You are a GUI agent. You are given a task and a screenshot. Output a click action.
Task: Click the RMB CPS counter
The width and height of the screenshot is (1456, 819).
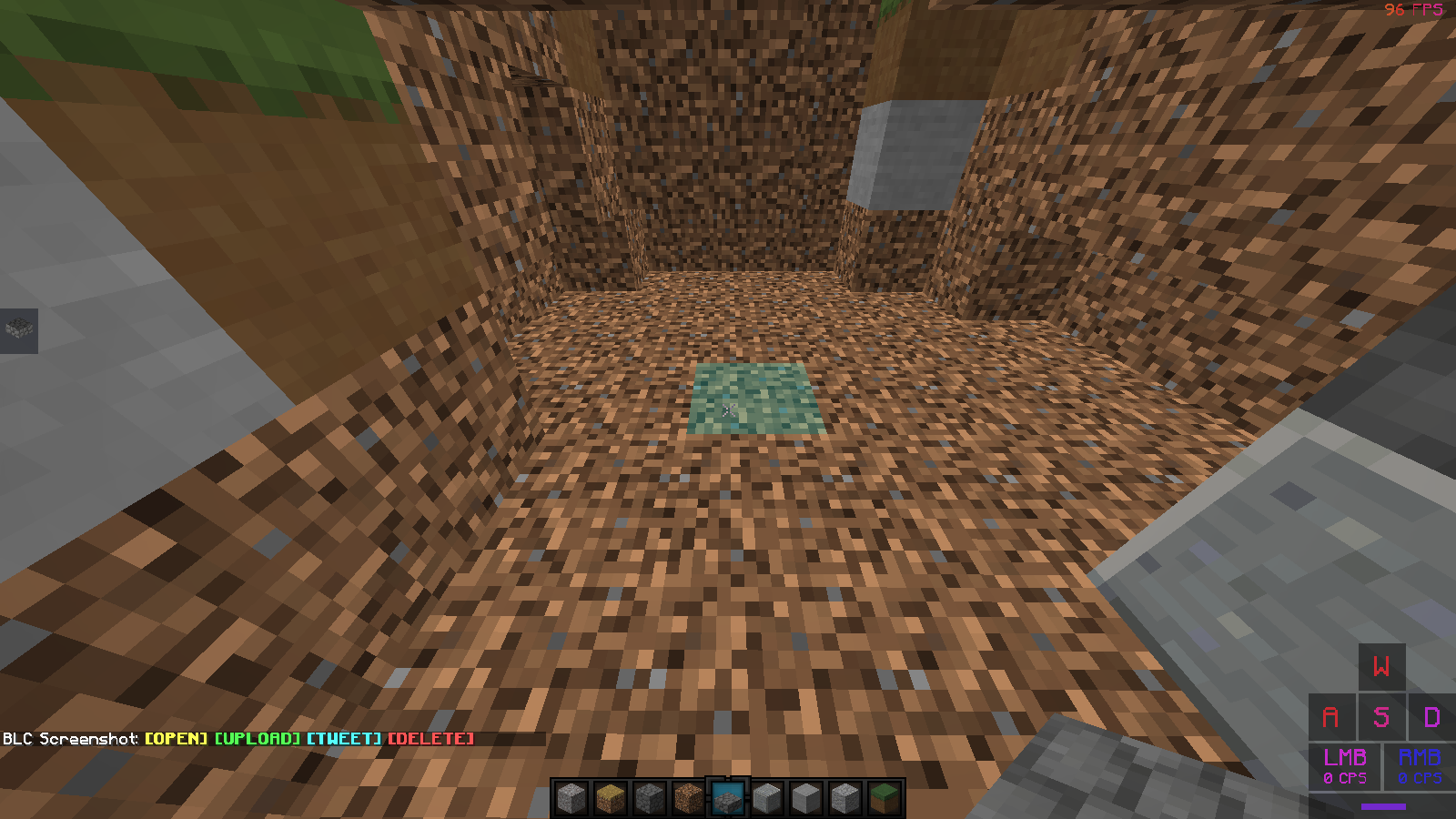(1418, 766)
